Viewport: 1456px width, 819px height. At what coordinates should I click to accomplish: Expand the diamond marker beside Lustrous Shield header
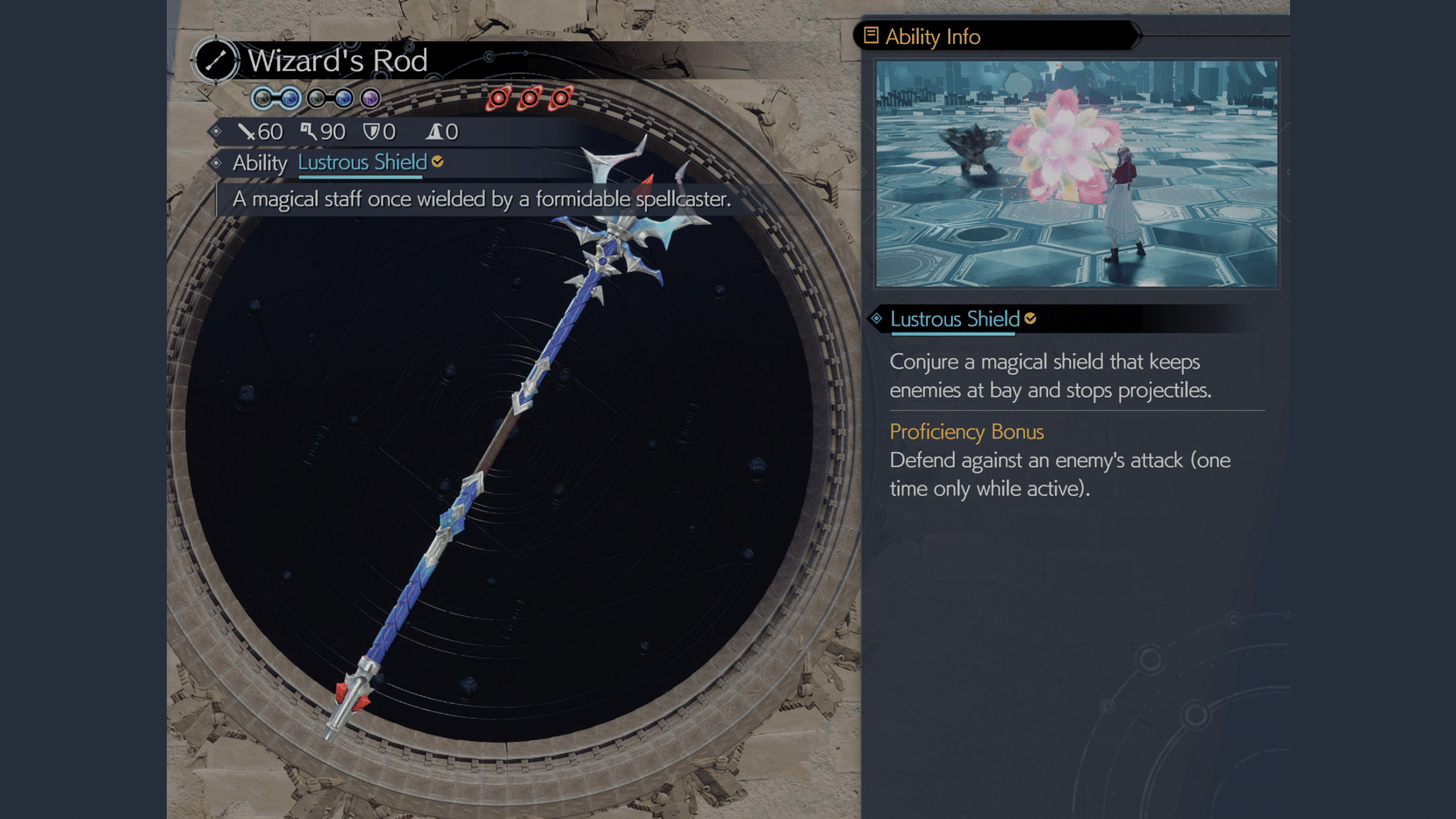[x=876, y=320]
